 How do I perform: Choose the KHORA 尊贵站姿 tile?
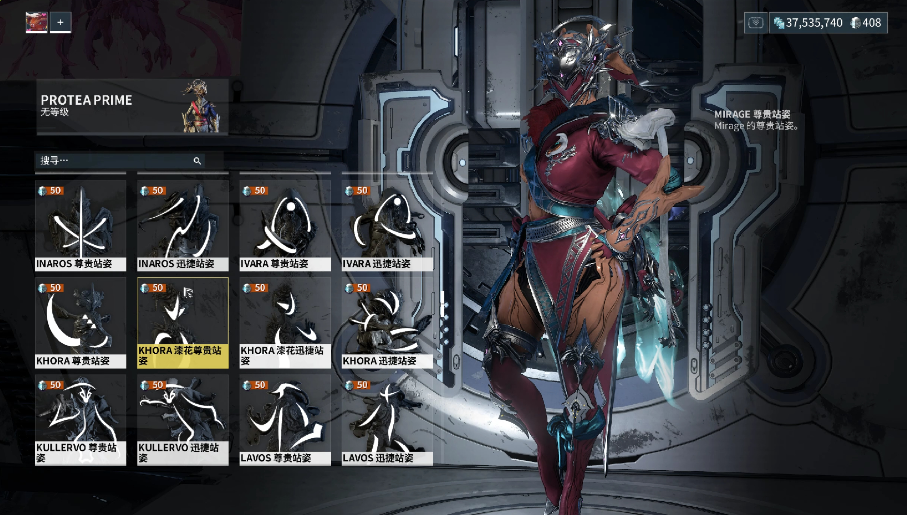[x=81, y=323]
